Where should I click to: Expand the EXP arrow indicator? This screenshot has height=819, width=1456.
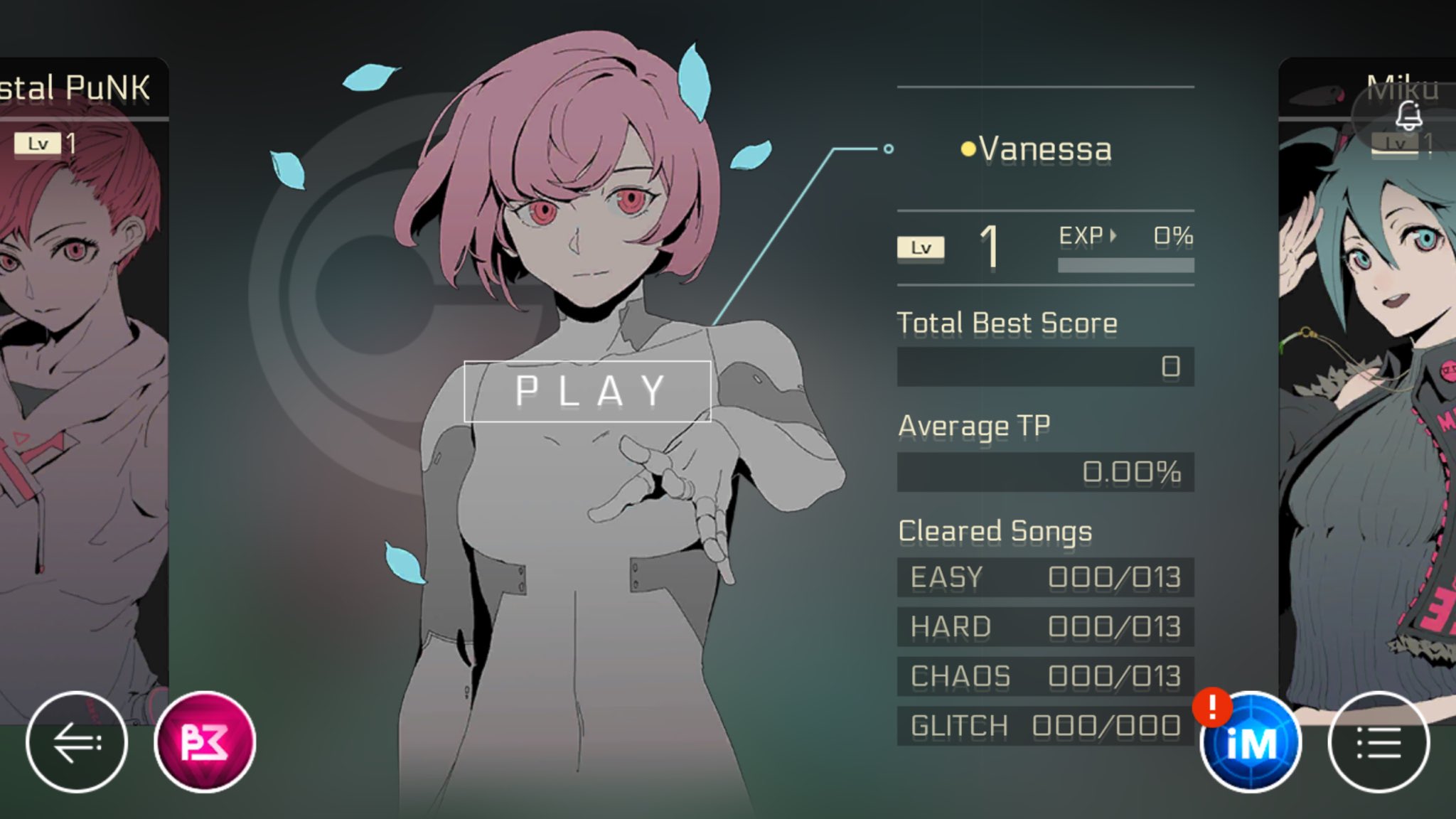coord(1114,235)
